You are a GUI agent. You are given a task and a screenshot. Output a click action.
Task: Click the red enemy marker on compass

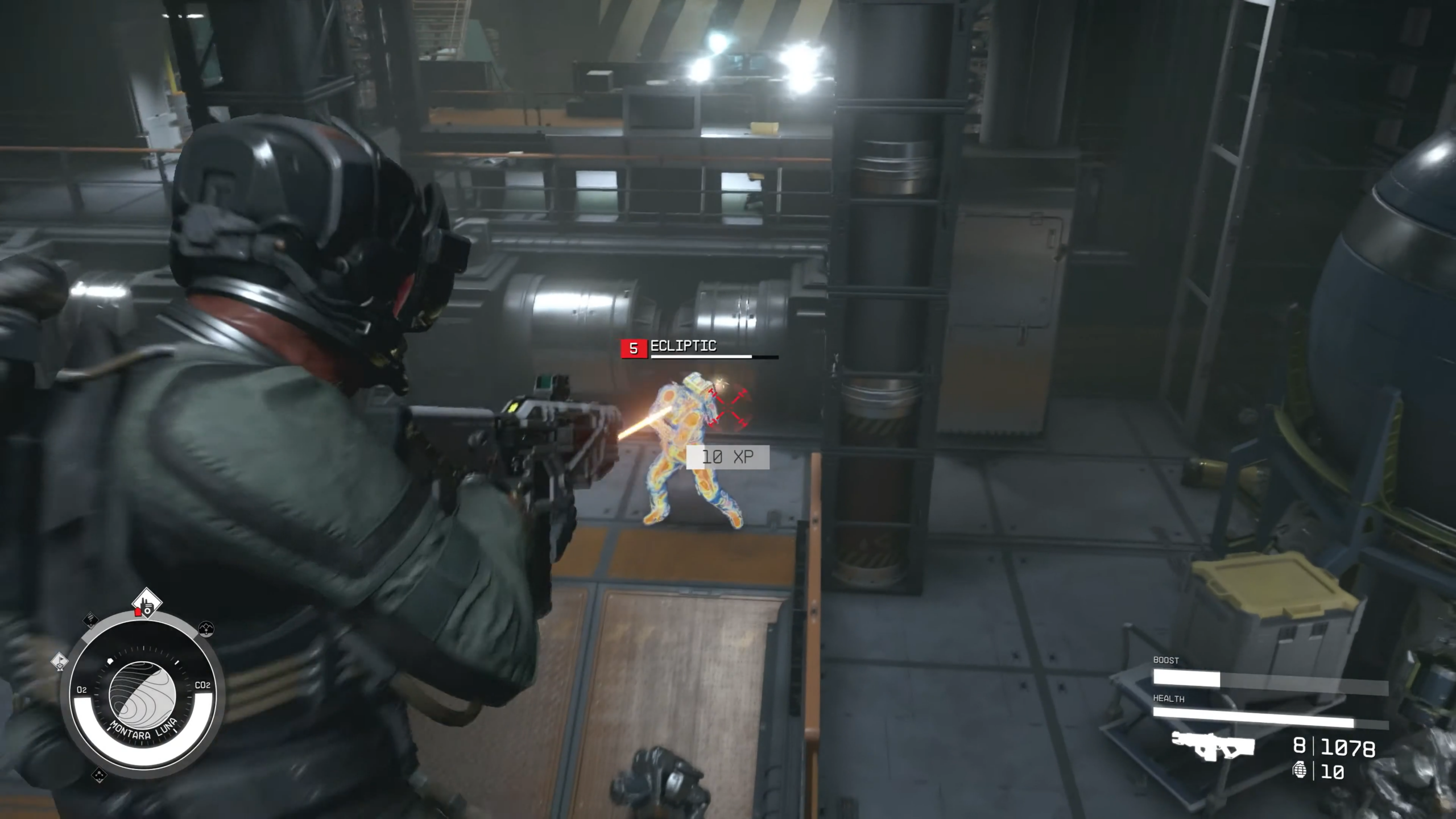[x=138, y=612]
